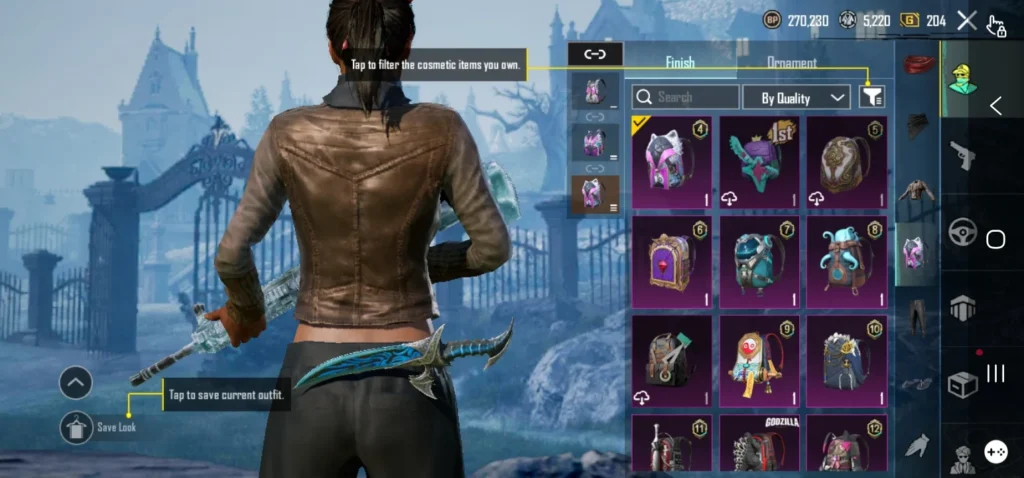Open the By Quality sort dropdown
This screenshot has width=1024, height=478.
(x=796, y=97)
